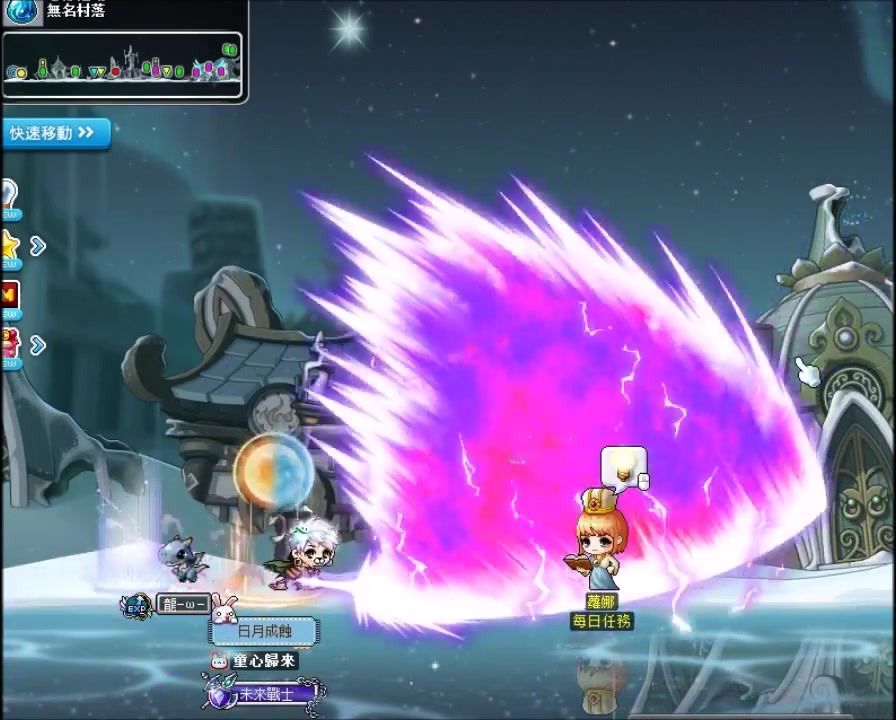
Task: Open the yellow star event icon
Action: (9, 245)
